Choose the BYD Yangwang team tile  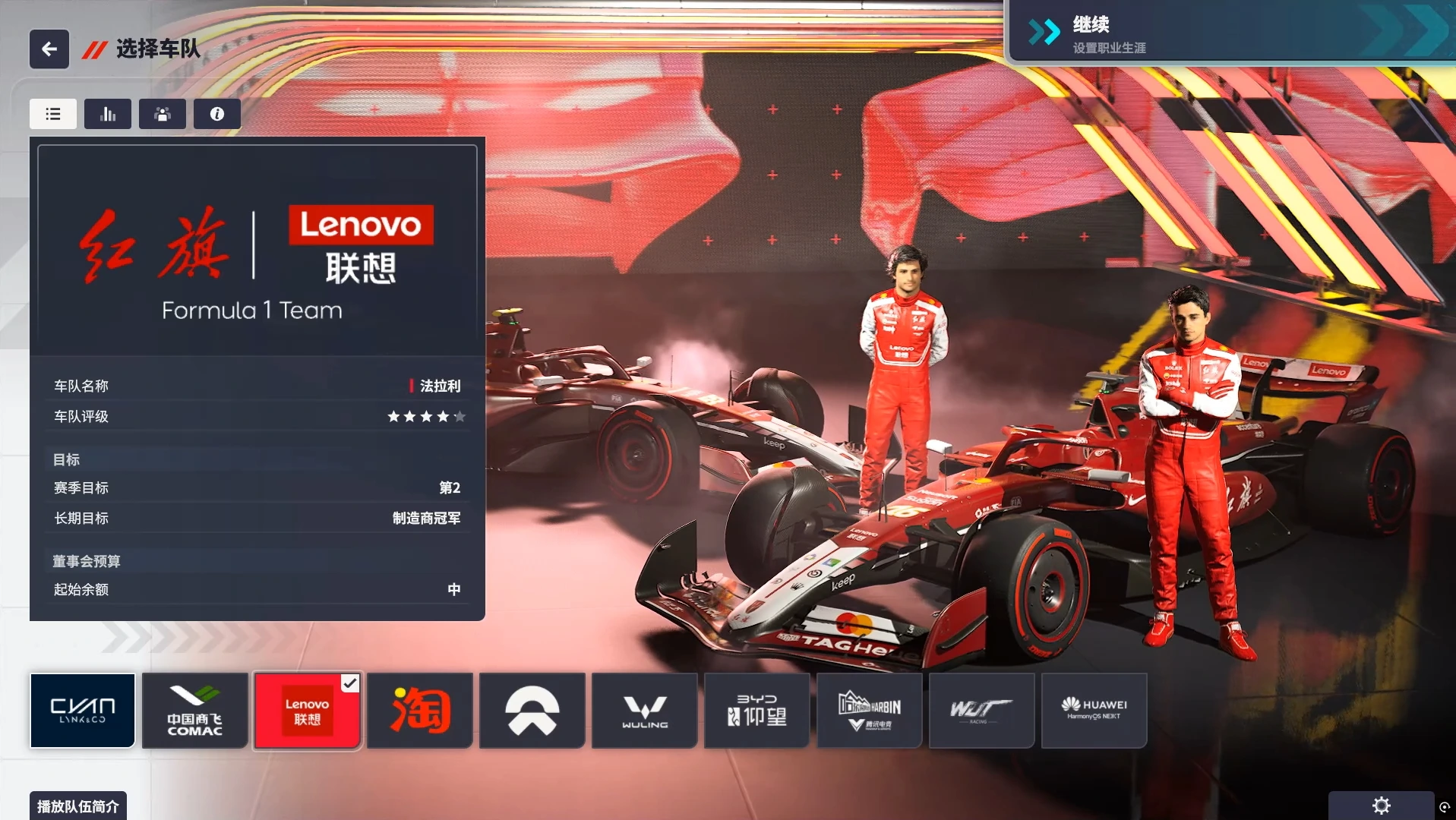[x=757, y=711]
